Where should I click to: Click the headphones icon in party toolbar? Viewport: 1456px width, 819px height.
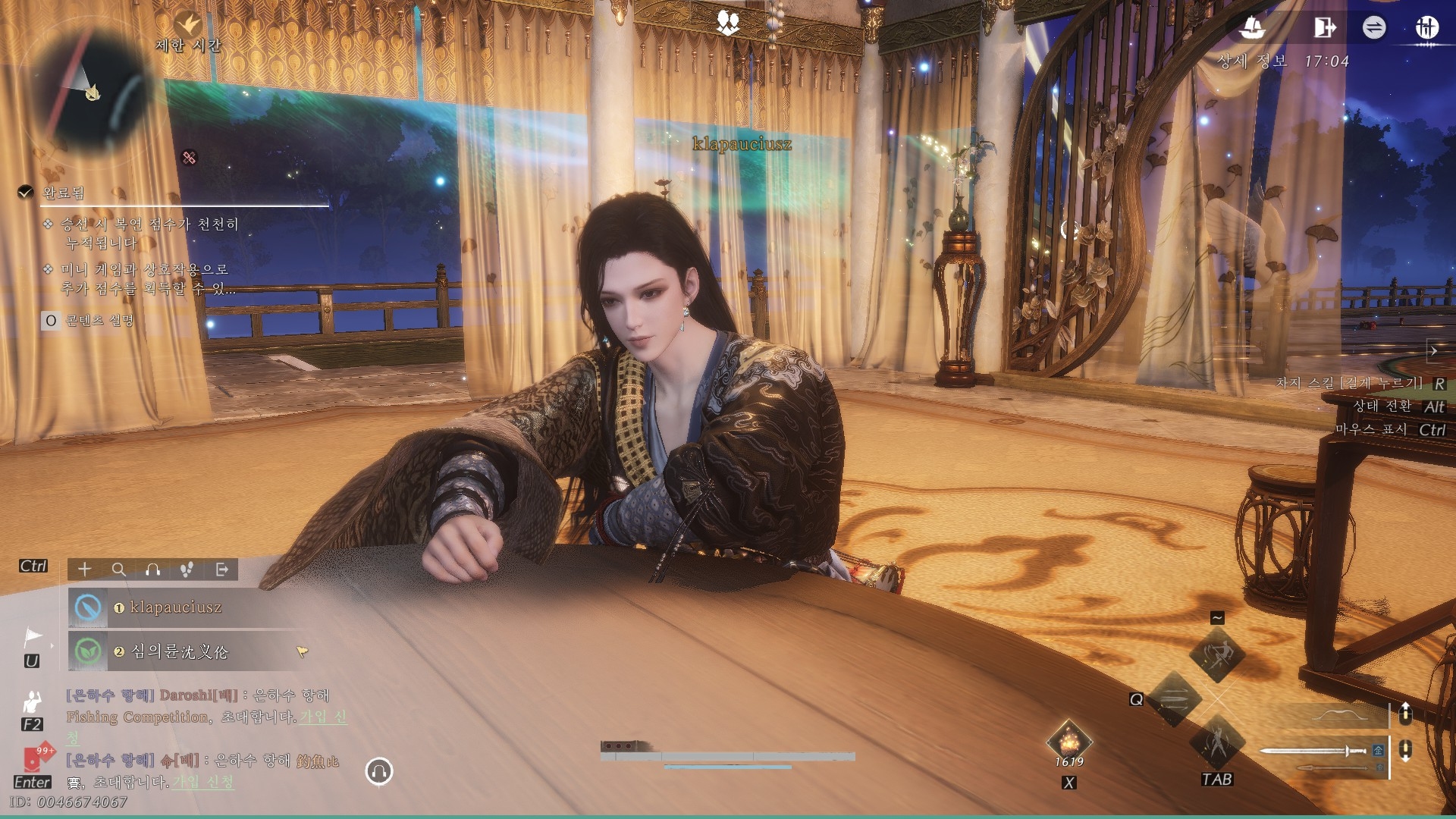(x=153, y=570)
